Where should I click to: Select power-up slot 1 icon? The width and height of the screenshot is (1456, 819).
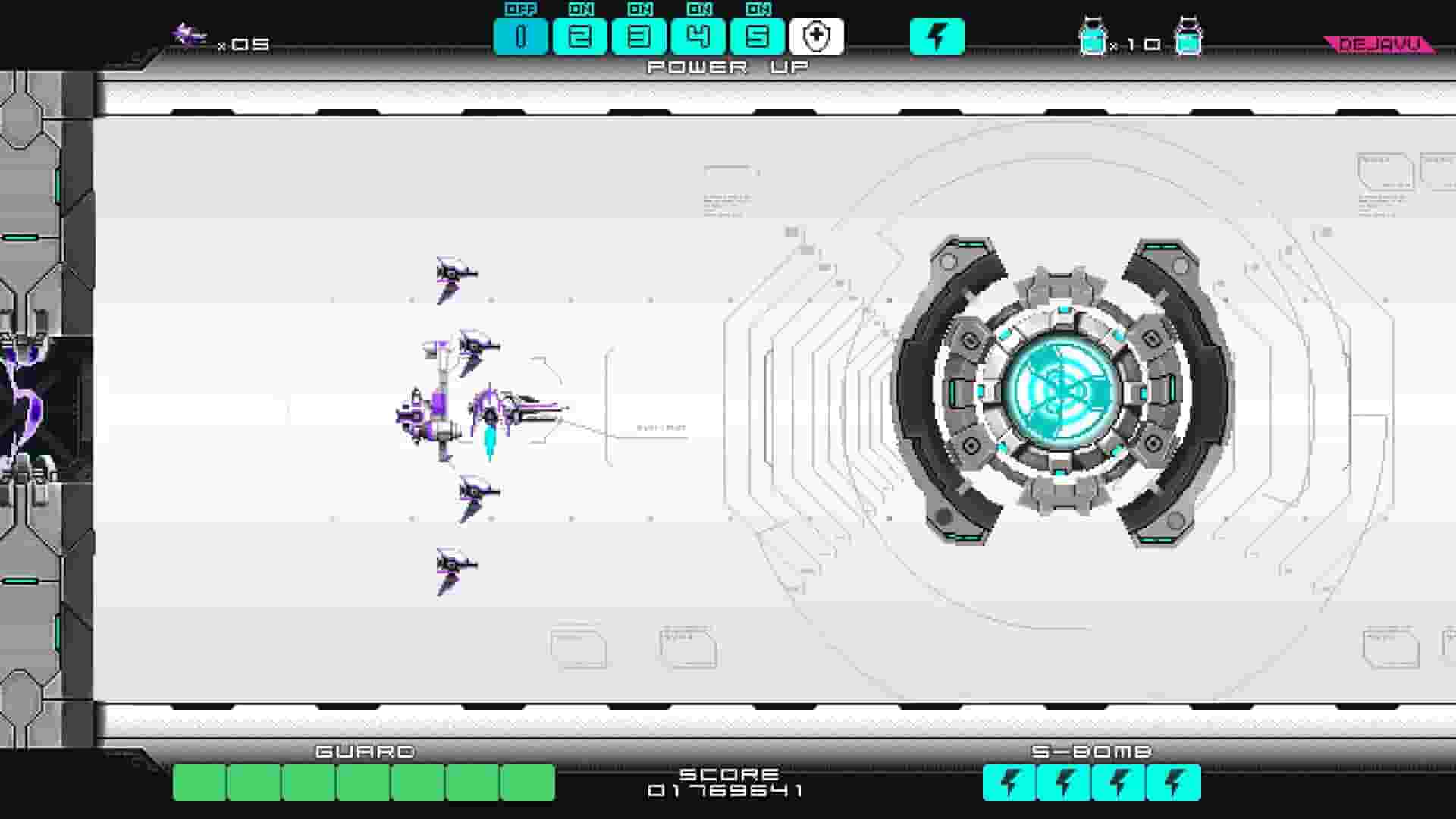pos(519,34)
